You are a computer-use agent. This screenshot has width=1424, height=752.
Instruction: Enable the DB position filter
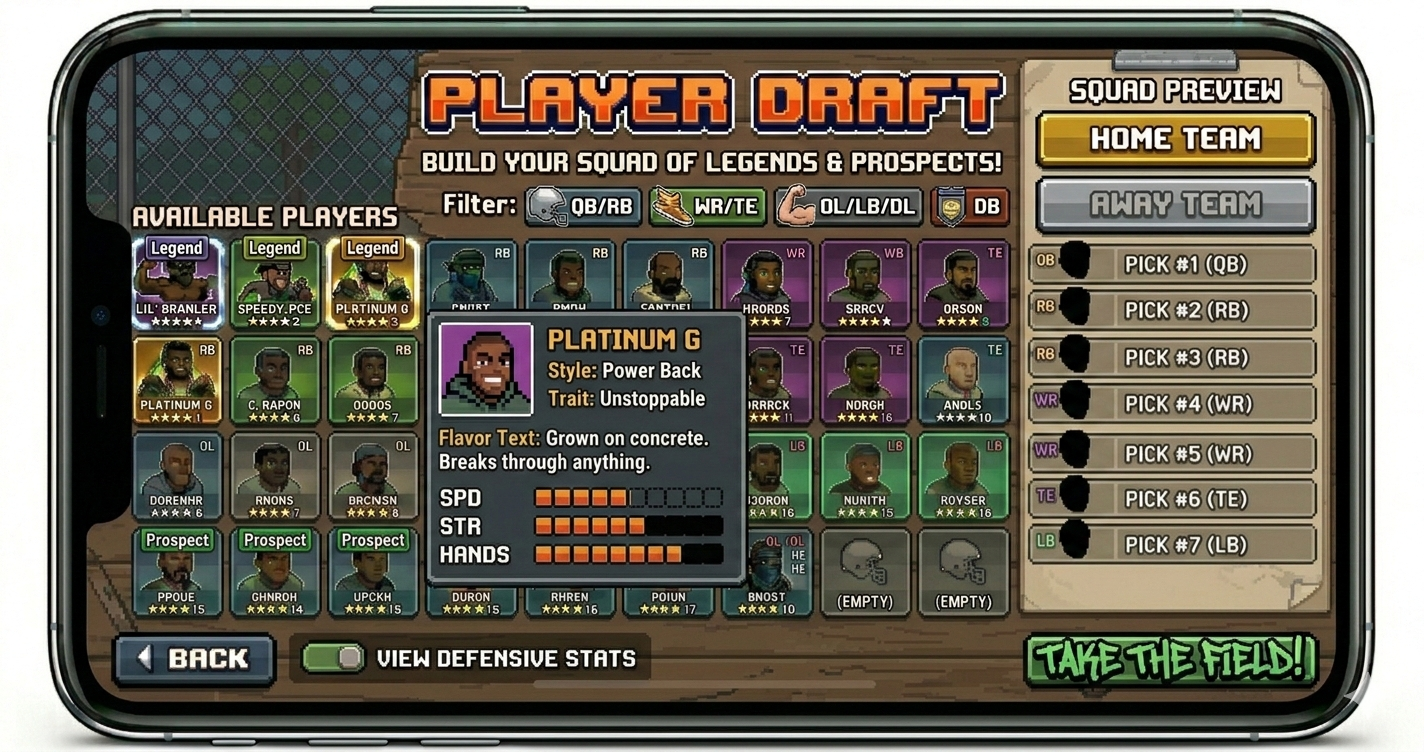969,207
